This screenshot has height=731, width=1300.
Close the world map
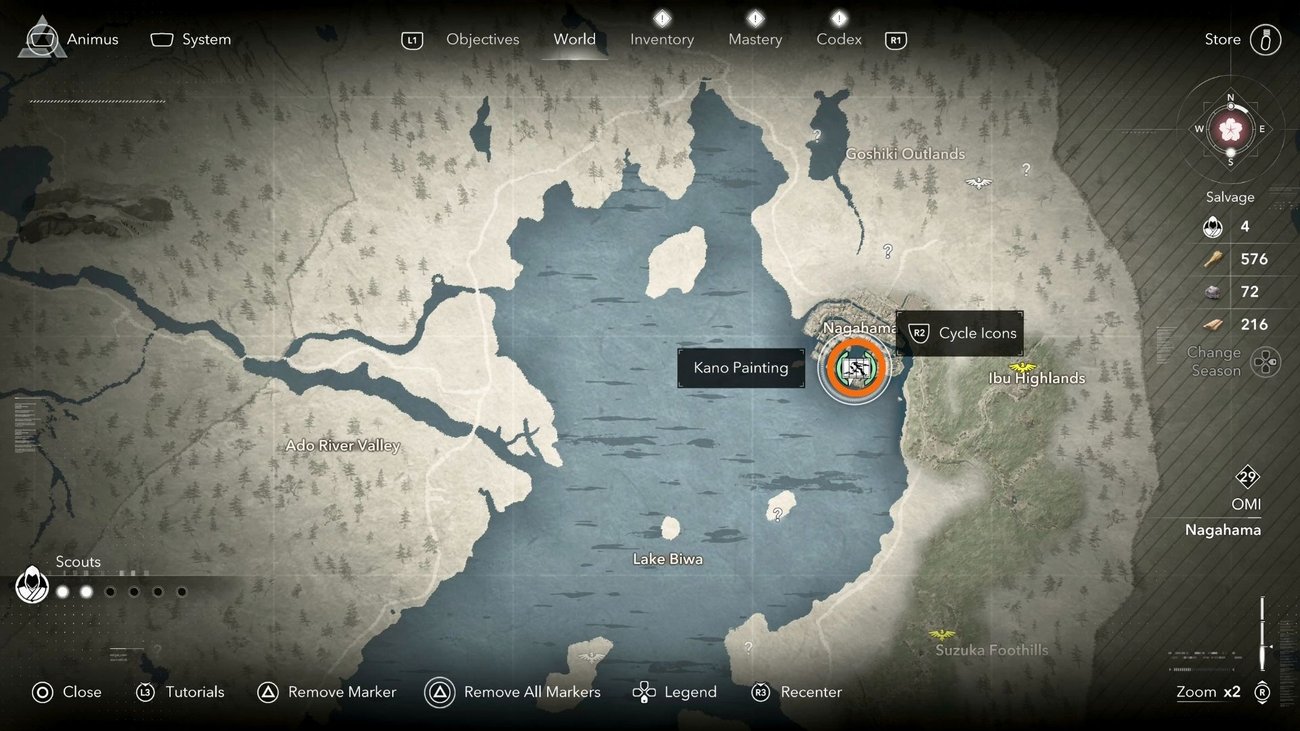67,692
